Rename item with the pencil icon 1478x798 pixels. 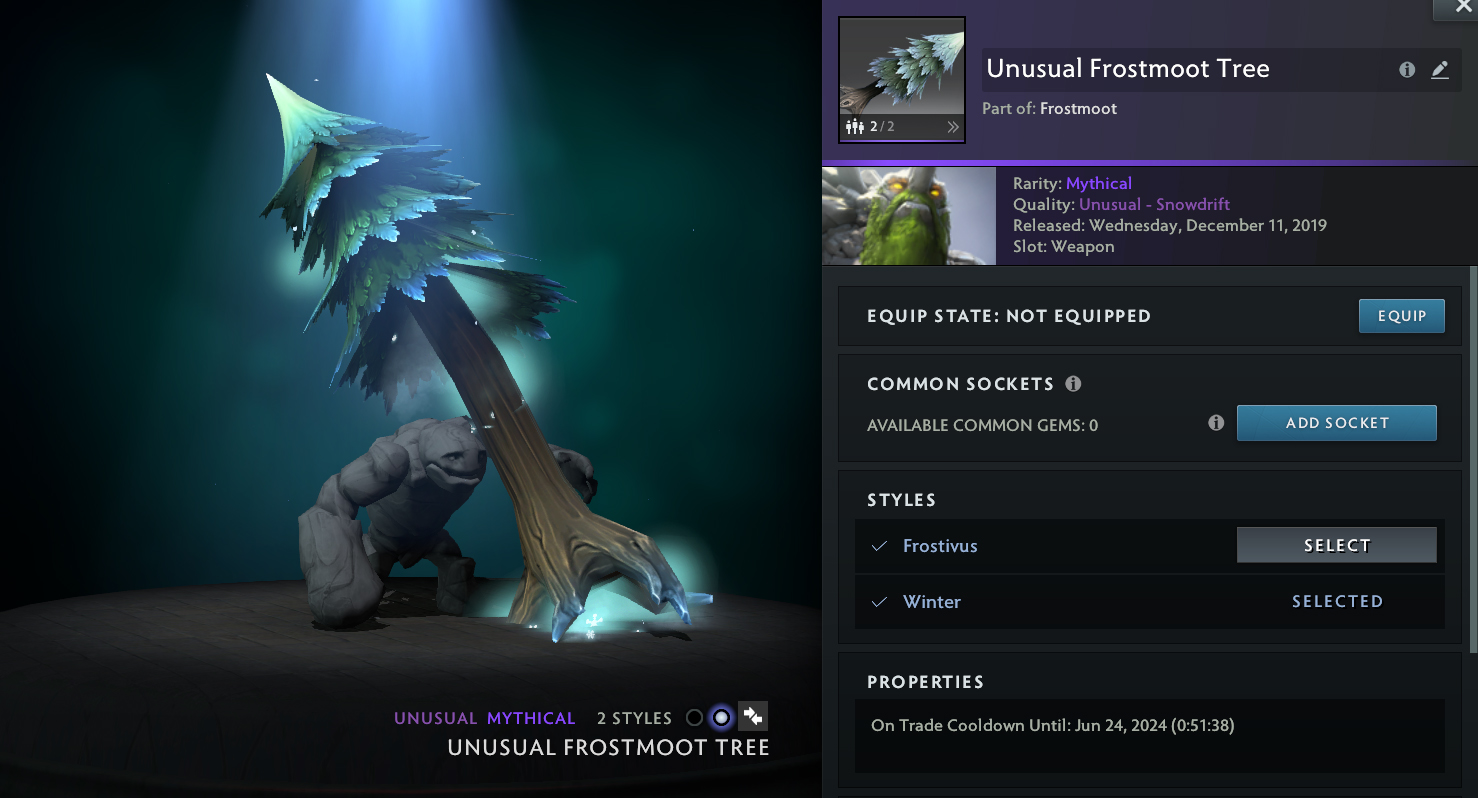click(x=1439, y=70)
